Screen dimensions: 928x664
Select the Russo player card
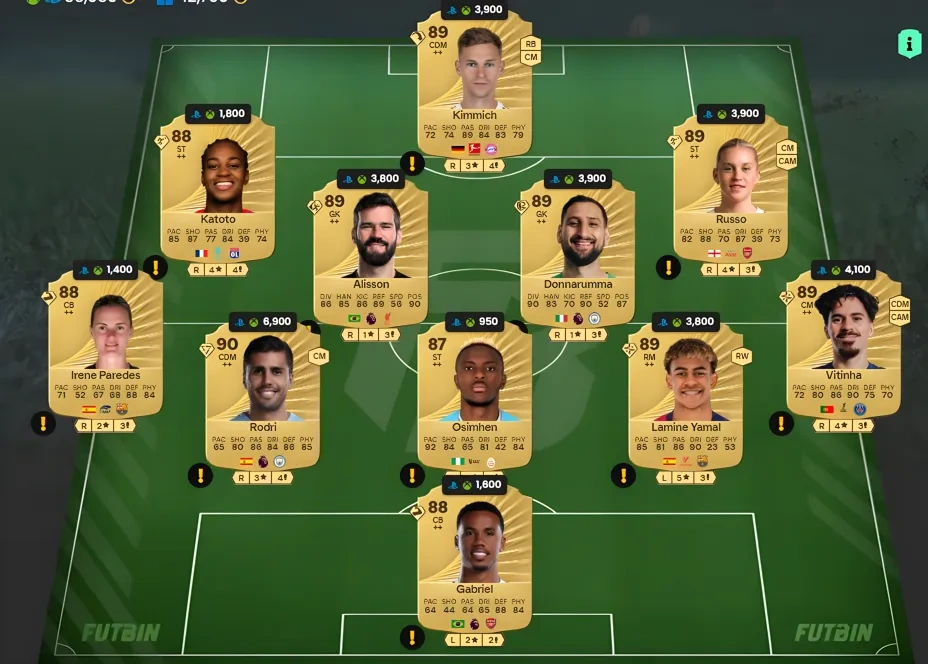[730, 185]
